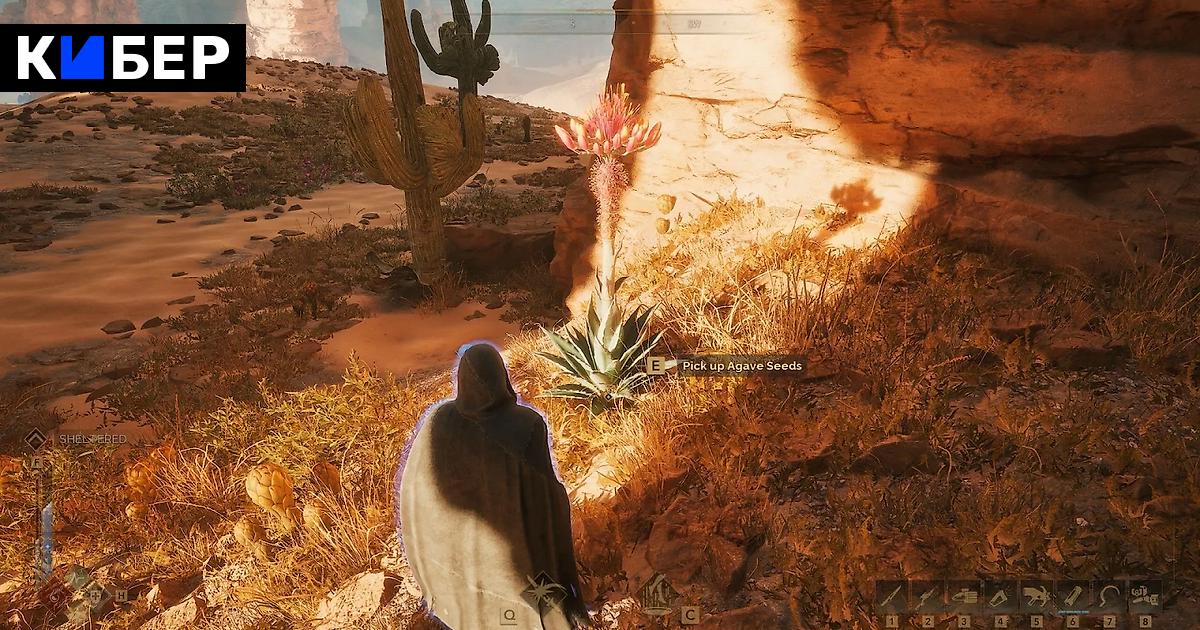This screenshot has height=630, width=1200.
Task: Select the device in hotbar slot 8
Action: [x=1145, y=596]
